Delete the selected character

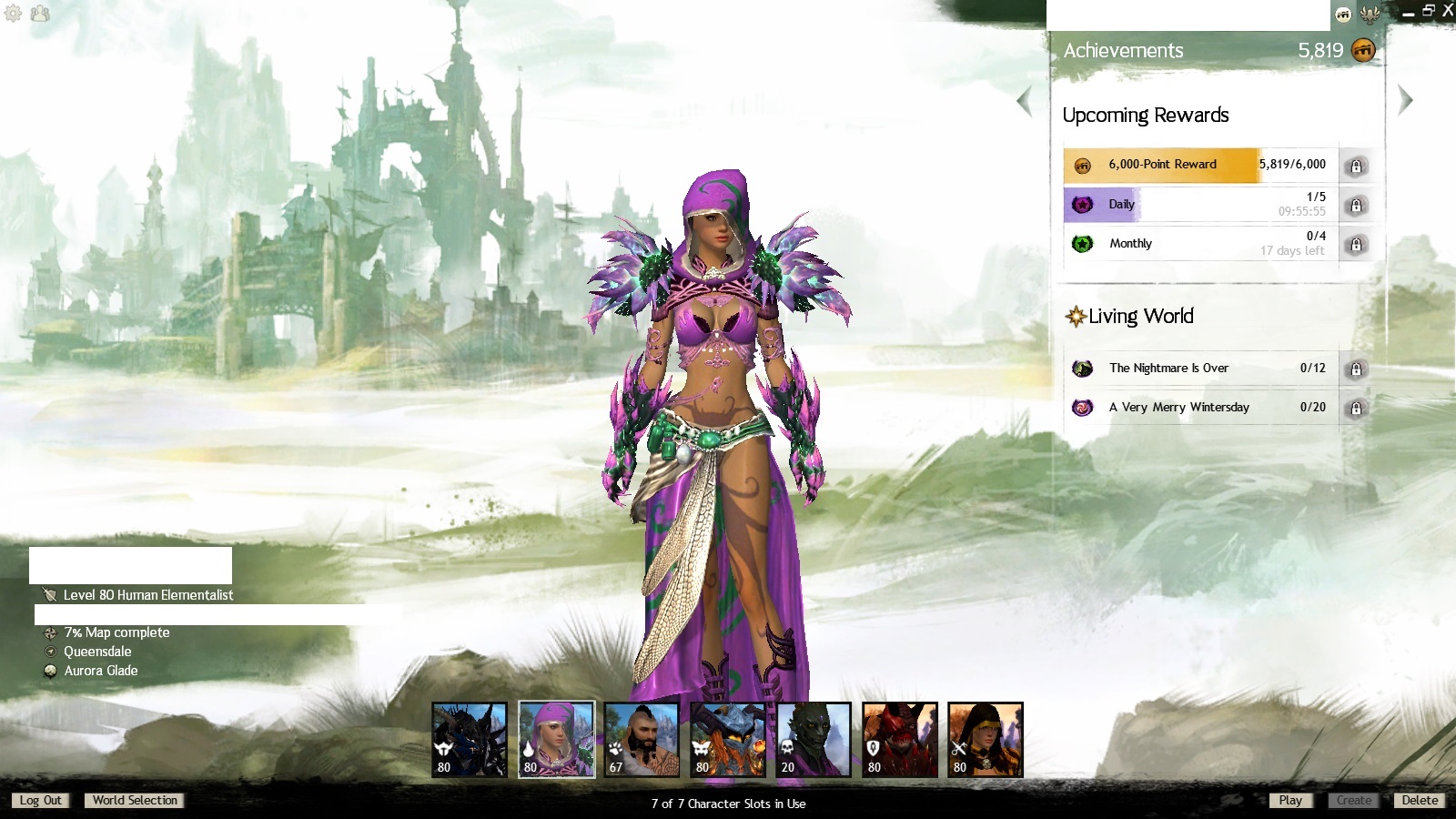click(1420, 801)
